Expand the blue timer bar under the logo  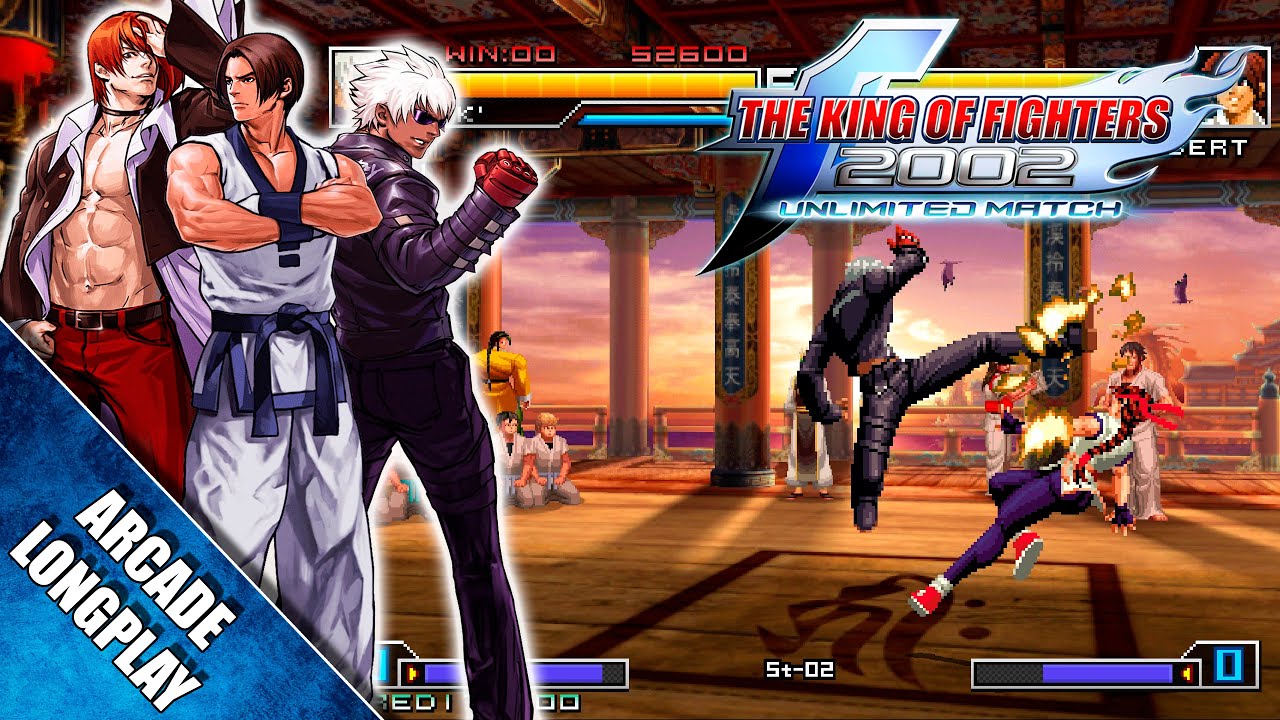pos(655,119)
